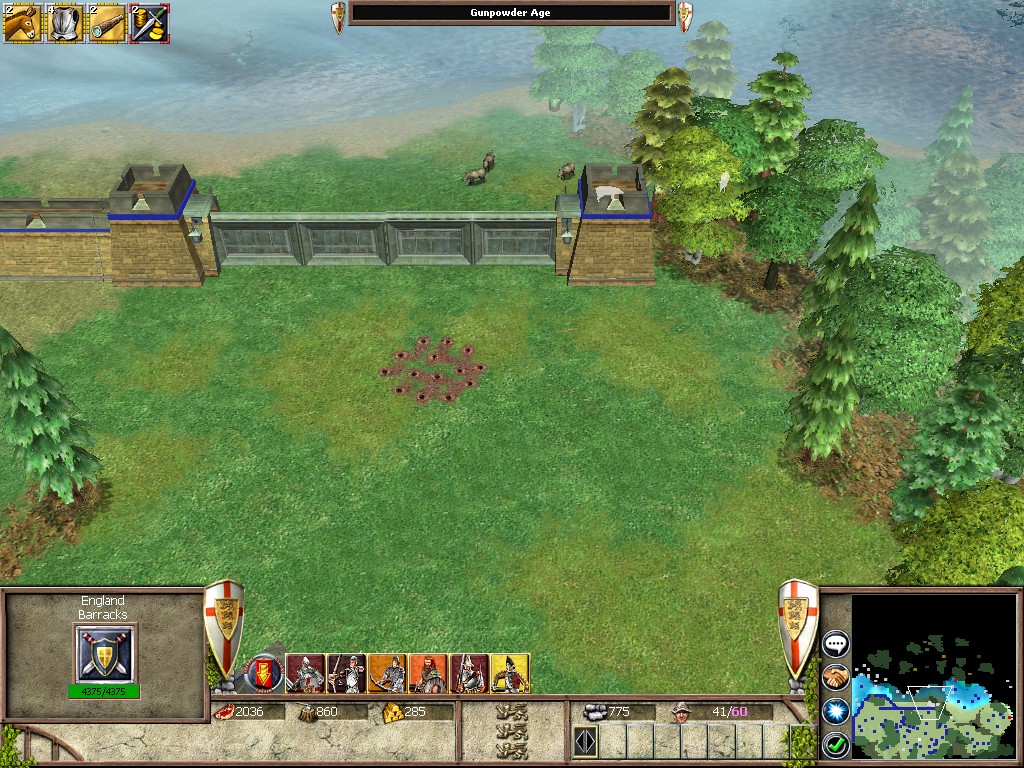Train the red-haired highlander unit
1024x768 pixels.
point(429,673)
